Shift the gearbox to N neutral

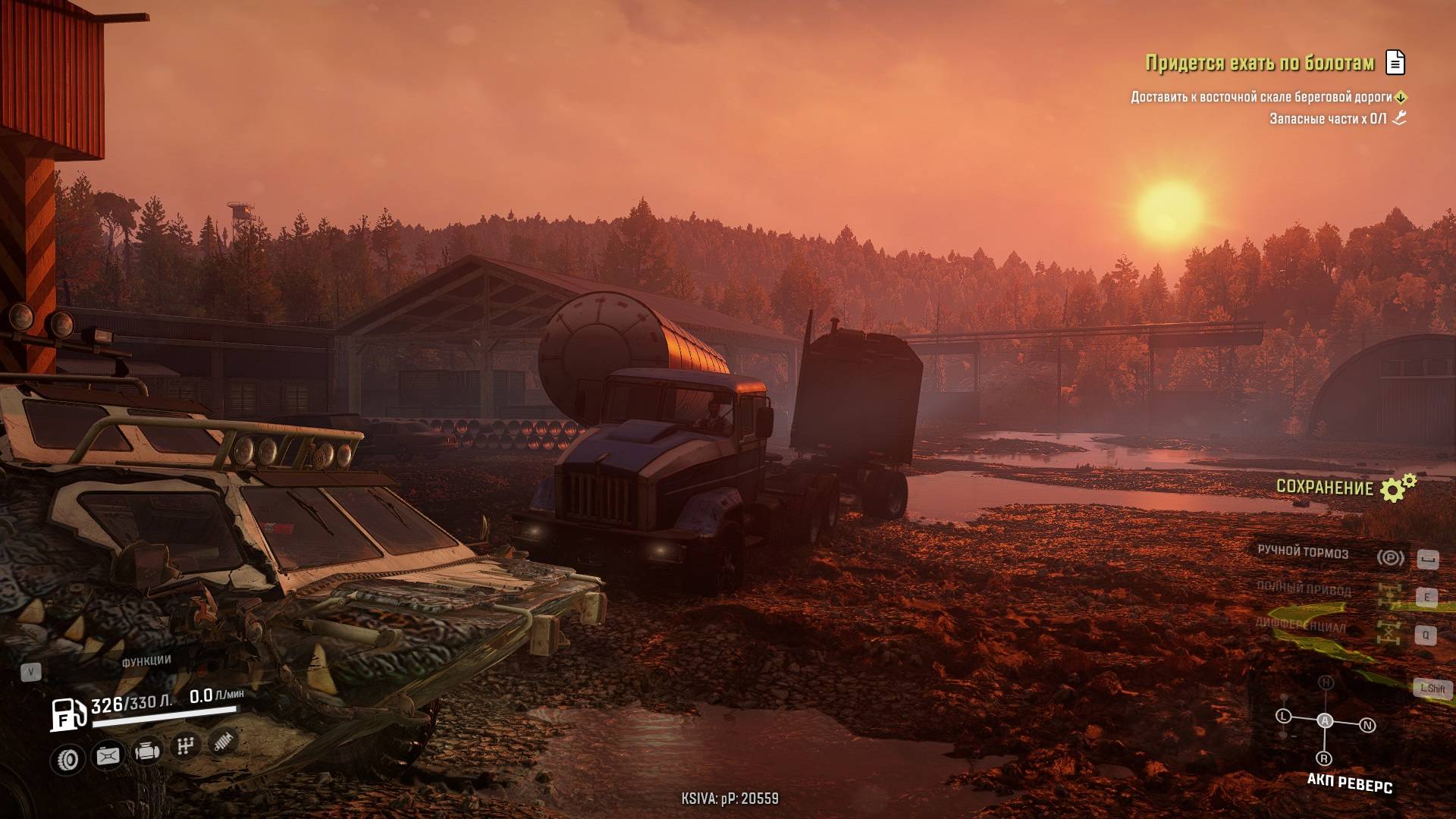[x=1367, y=726]
